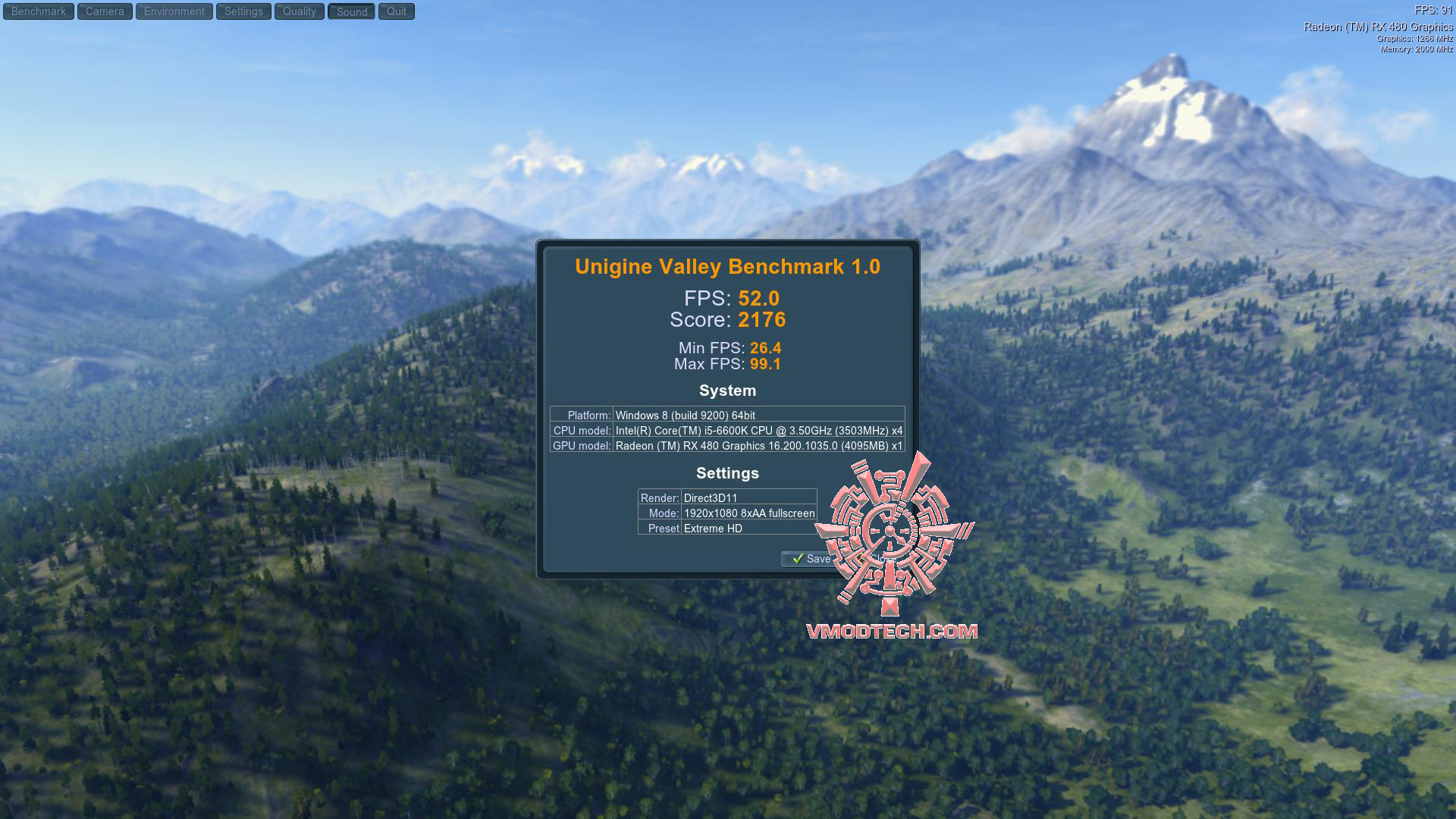Open the Camera menu
Screen dimensions: 1456x819
point(104,11)
